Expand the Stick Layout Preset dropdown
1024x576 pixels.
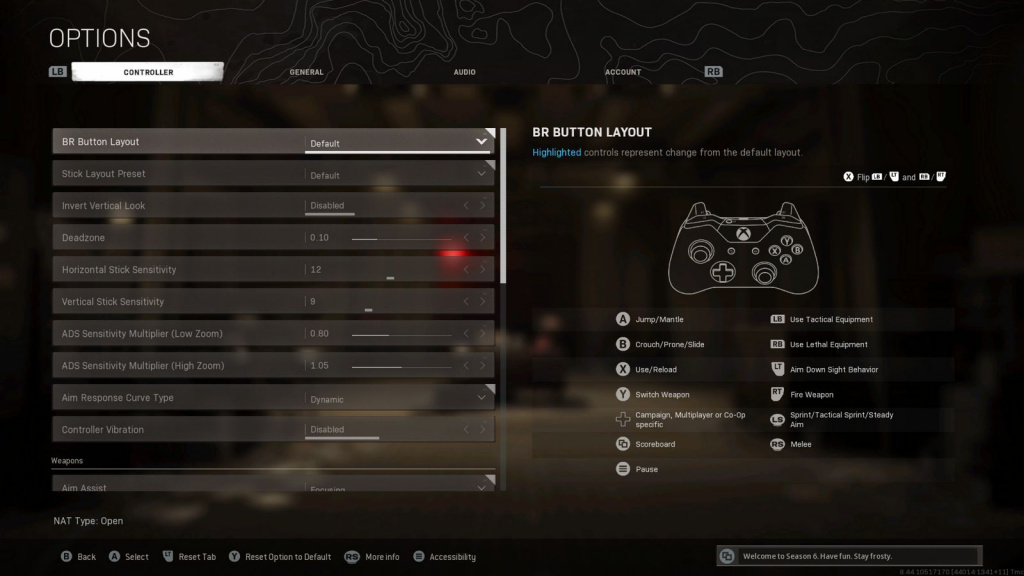398,174
